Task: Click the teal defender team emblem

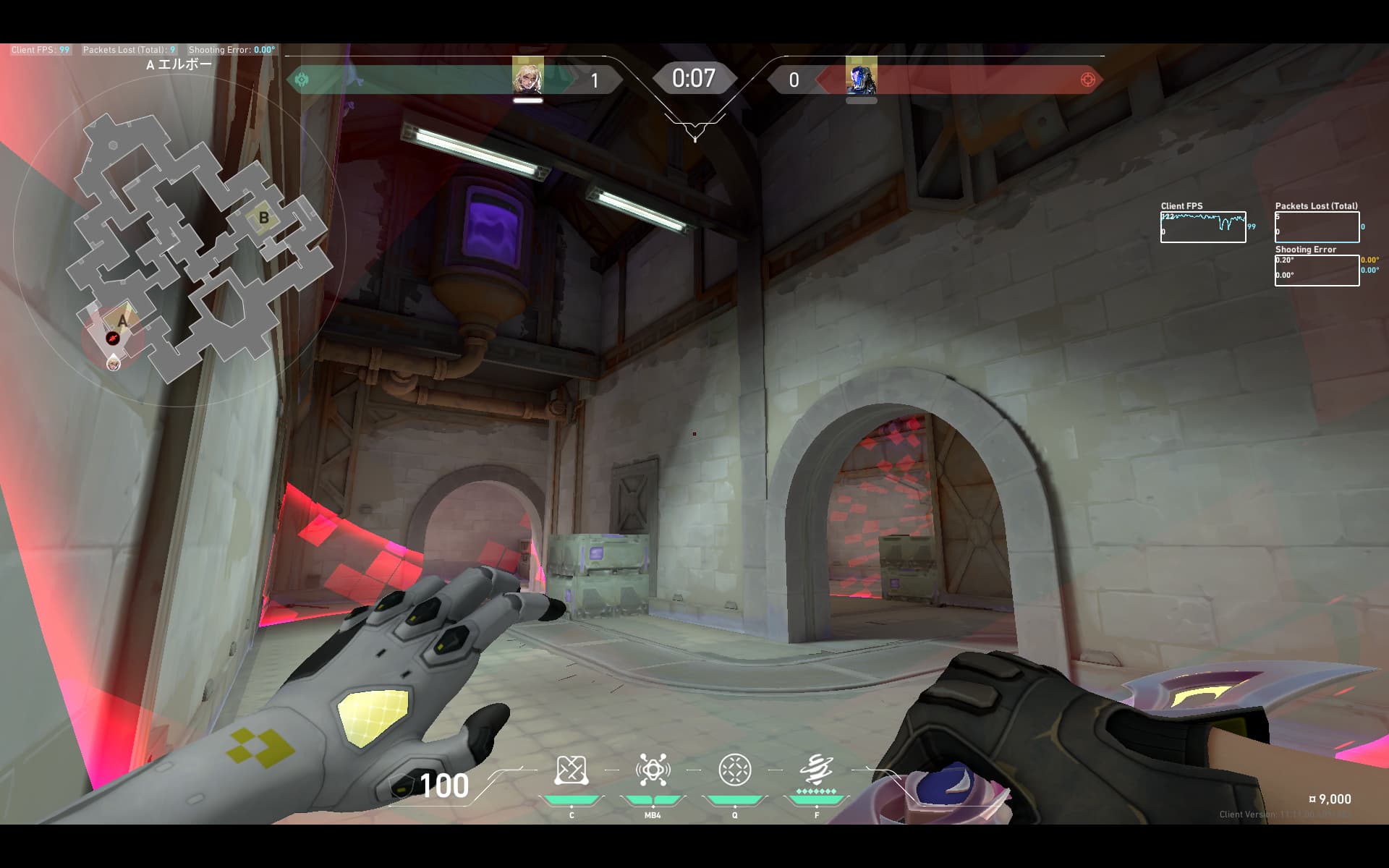Action: tap(302, 80)
